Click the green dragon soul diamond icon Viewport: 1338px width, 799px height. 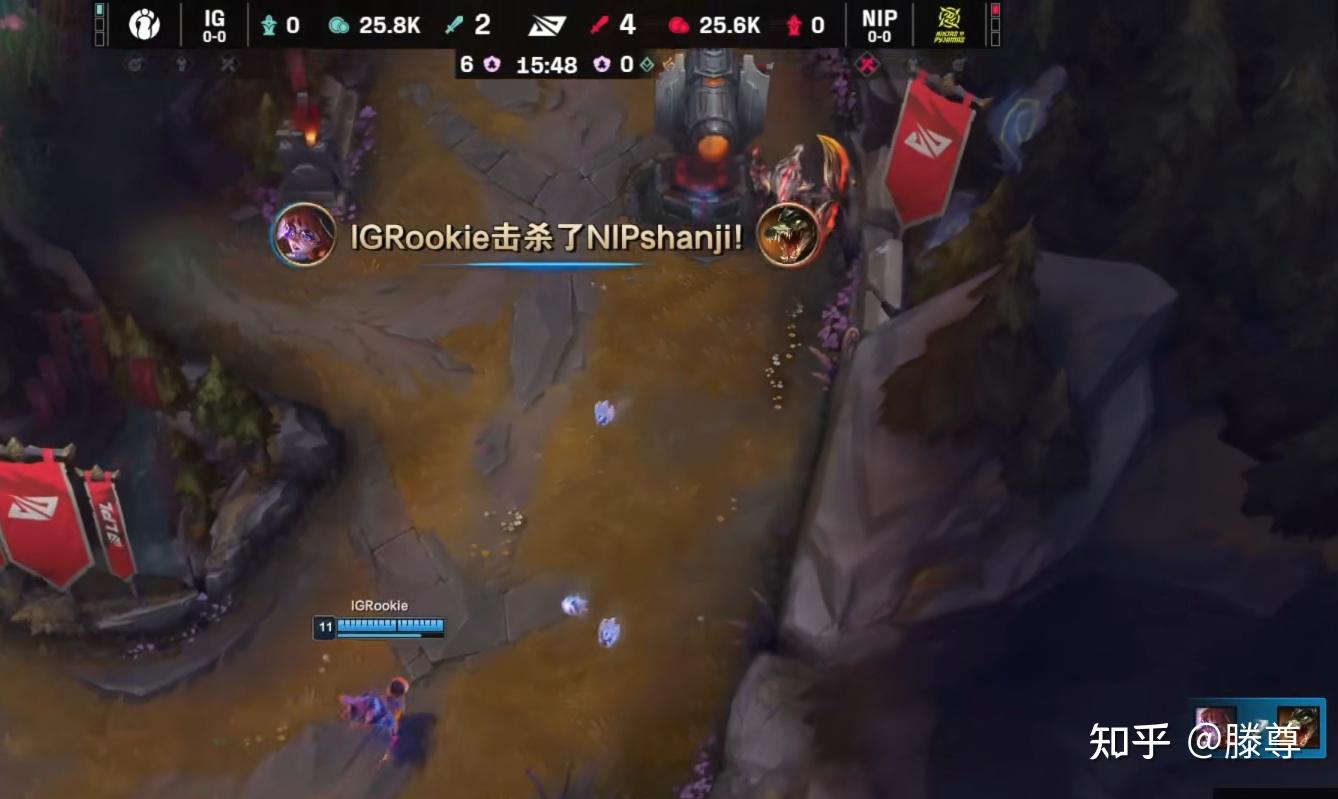pyautogui.click(x=647, y=65)
